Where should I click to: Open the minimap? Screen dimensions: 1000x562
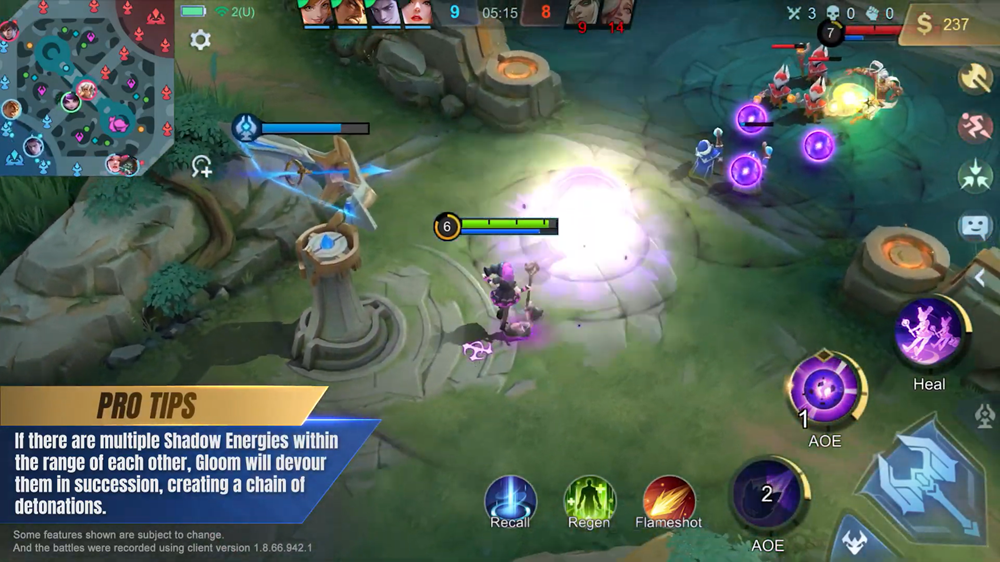click(85, 88)
